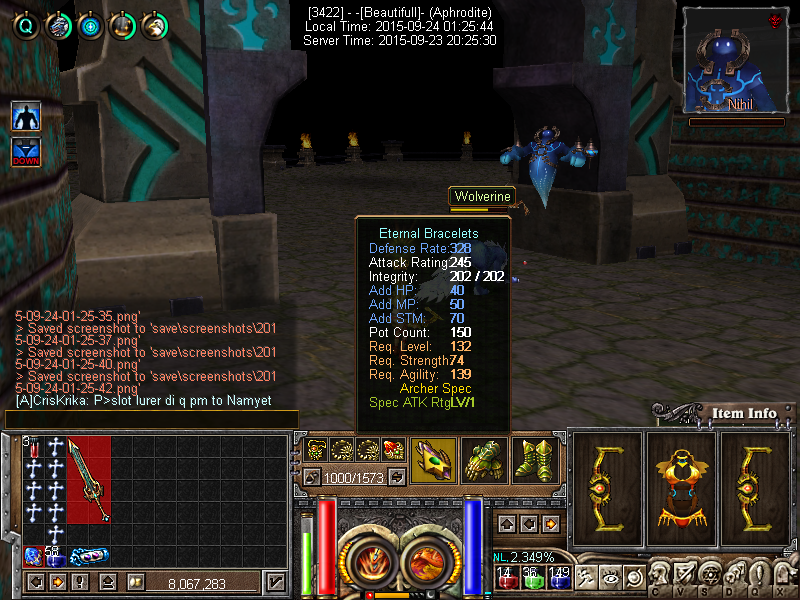Screen dimensions: 800x600
Task: Use the red HP potion shortcut
Action: (506, 577)
